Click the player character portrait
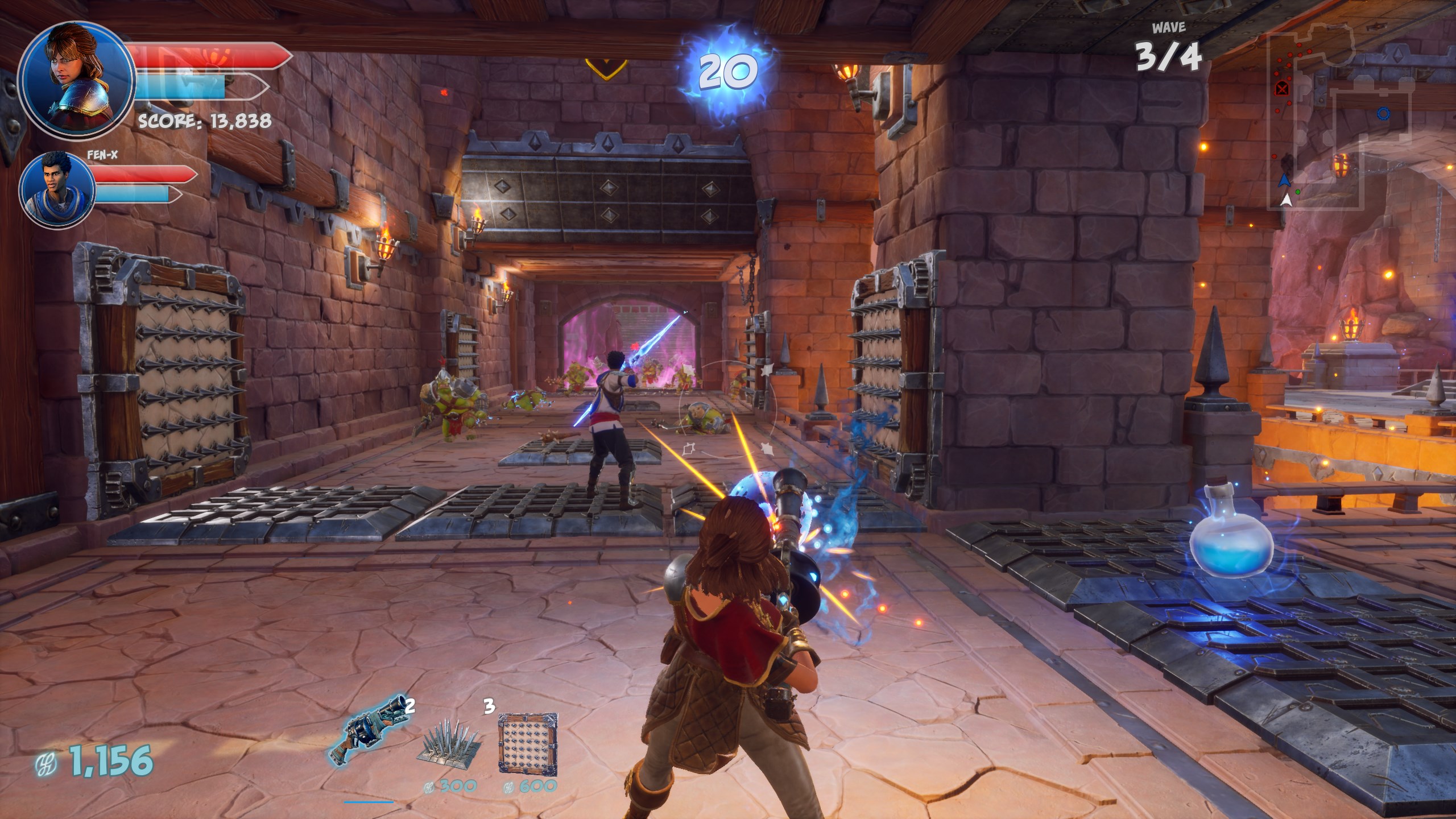Image resolution: width=1456 pixels, height=819 pixels. click(76, 78)
